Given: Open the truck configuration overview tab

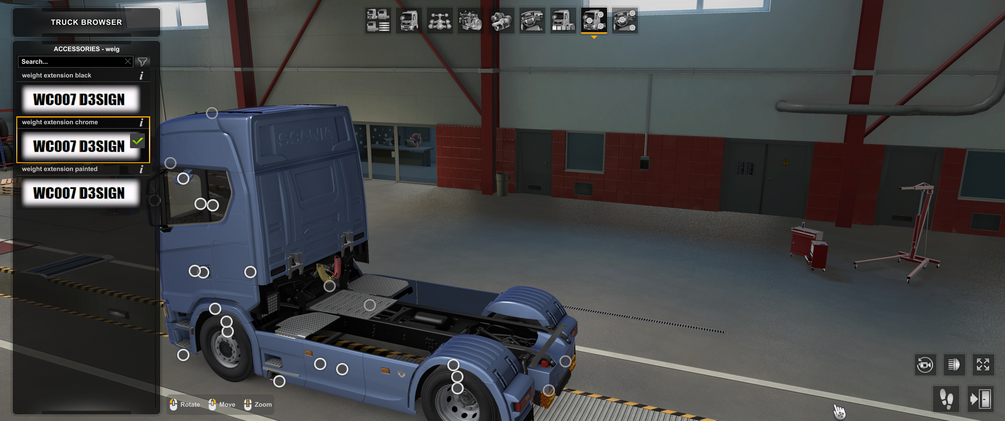Looking at the screenshot, I should pyautogui.click(x=378, y=20).
